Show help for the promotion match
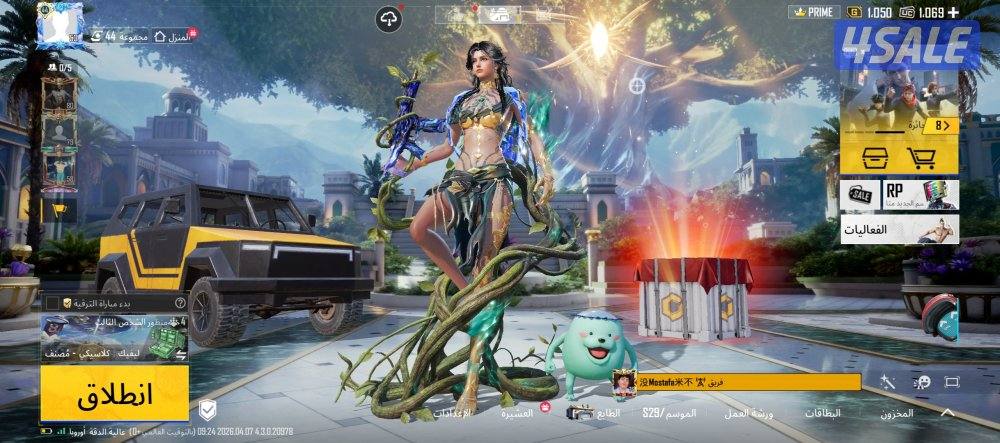1000x443 pixels. (x=180, y=302)
